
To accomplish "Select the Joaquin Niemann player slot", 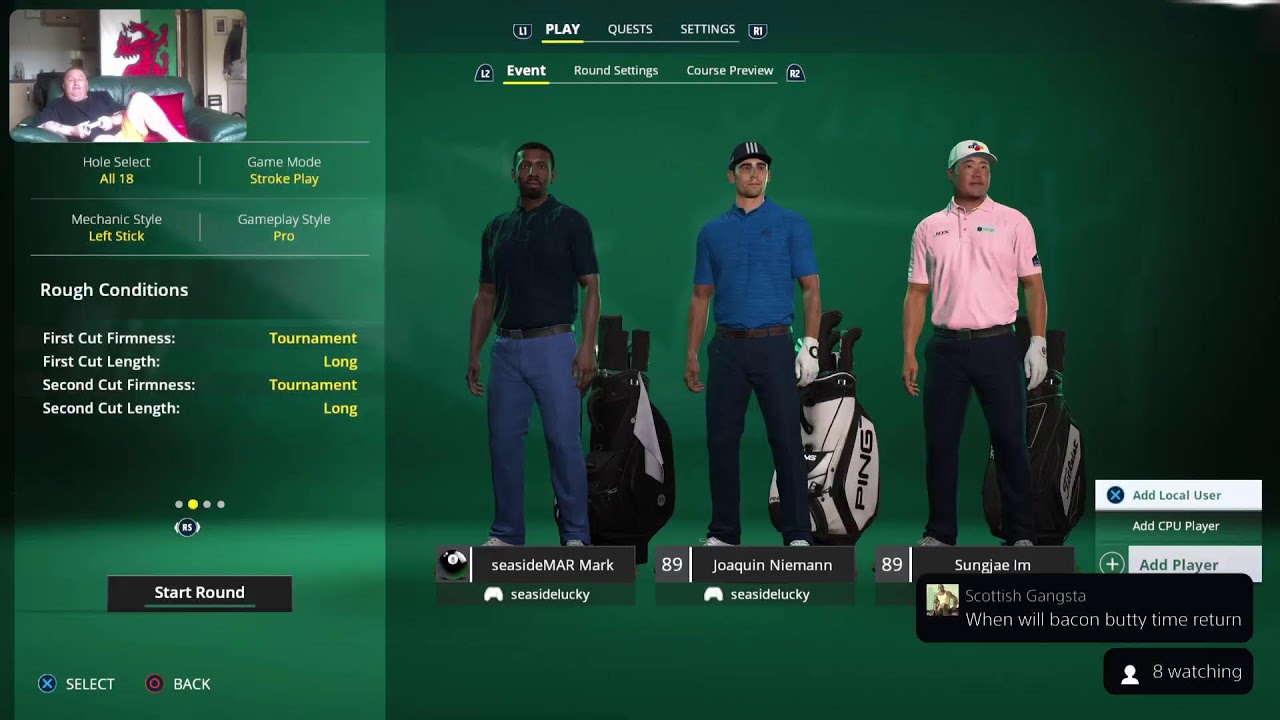I will click(x=771, y=565).
